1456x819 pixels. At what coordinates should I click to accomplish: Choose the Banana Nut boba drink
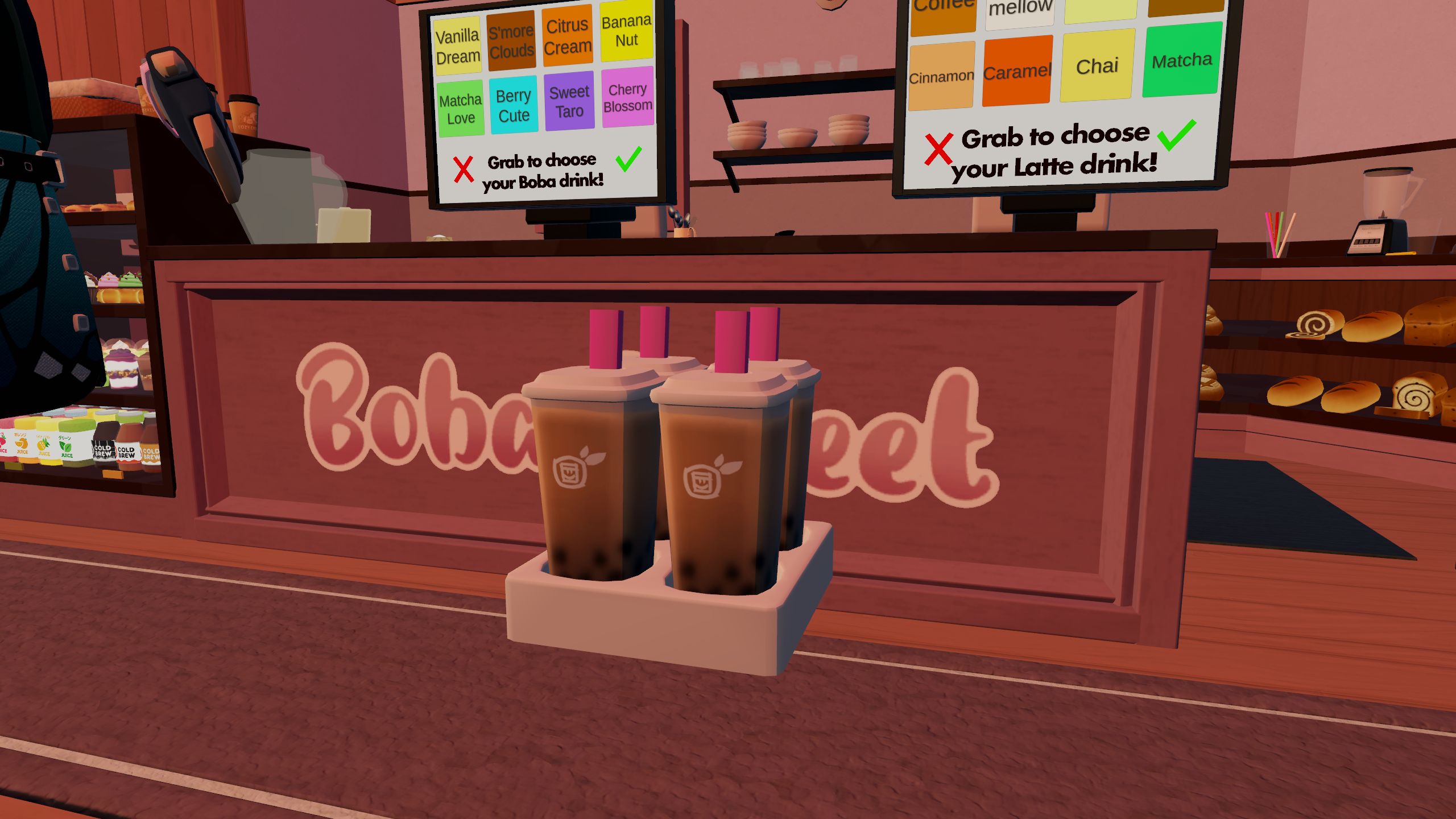pos(626,31)
